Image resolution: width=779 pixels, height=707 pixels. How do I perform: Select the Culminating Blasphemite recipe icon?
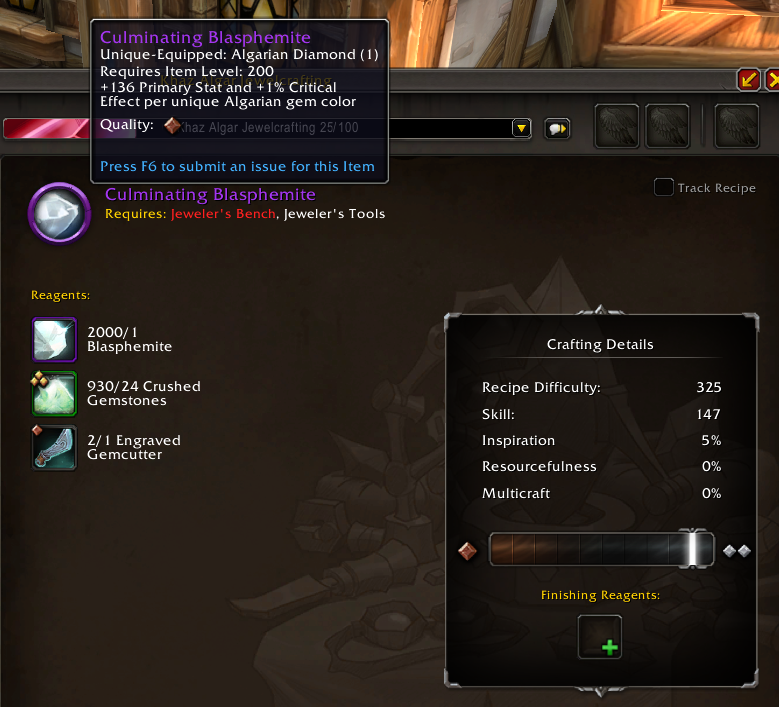60,212
